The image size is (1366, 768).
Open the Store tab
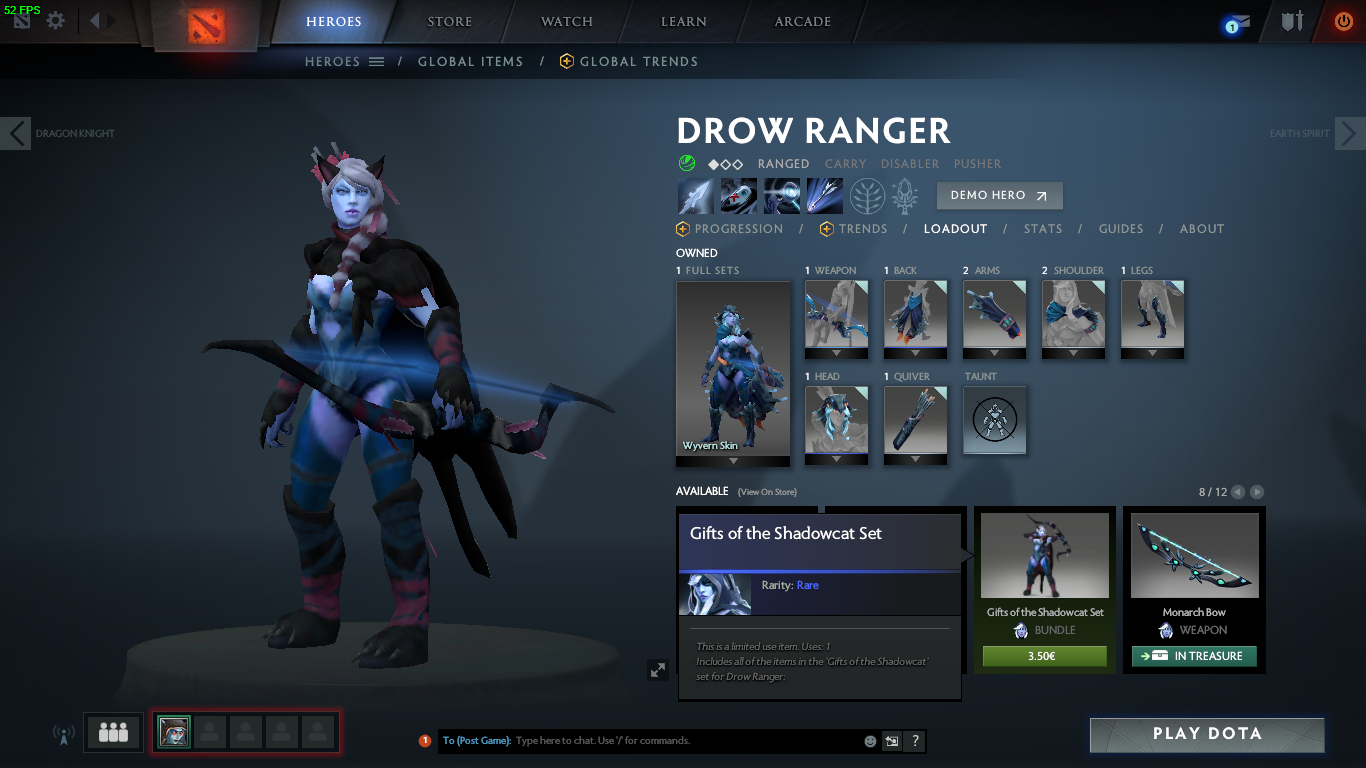[x=449, y=21]
